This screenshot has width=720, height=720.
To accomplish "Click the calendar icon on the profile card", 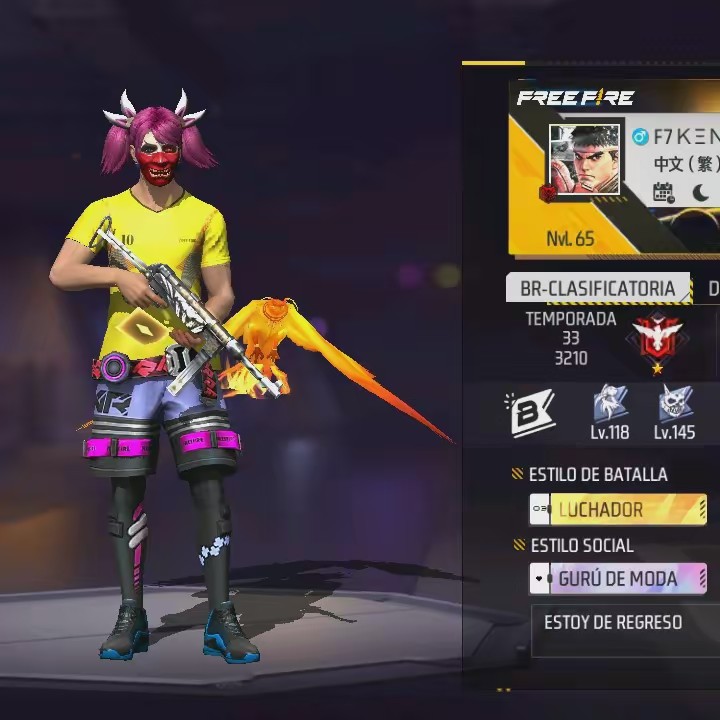I will [664, 192].
